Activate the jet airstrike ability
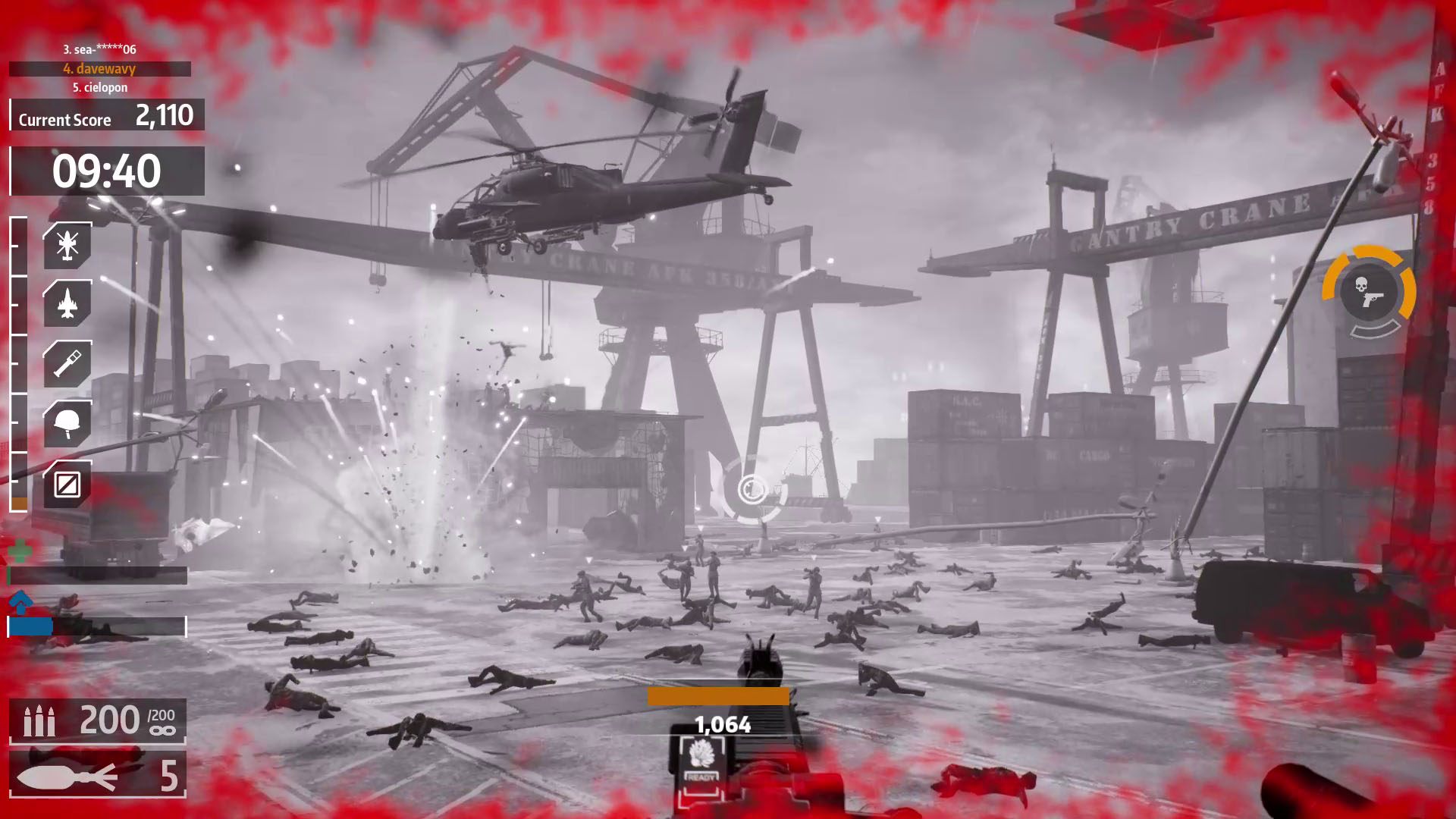 pos(67,303)
